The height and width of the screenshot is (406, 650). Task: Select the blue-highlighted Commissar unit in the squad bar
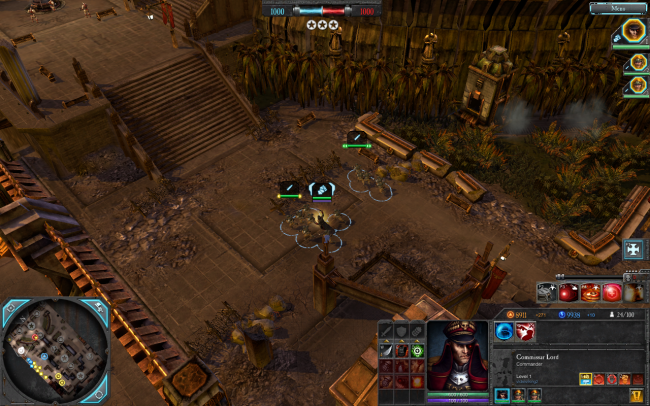point(500,395)
